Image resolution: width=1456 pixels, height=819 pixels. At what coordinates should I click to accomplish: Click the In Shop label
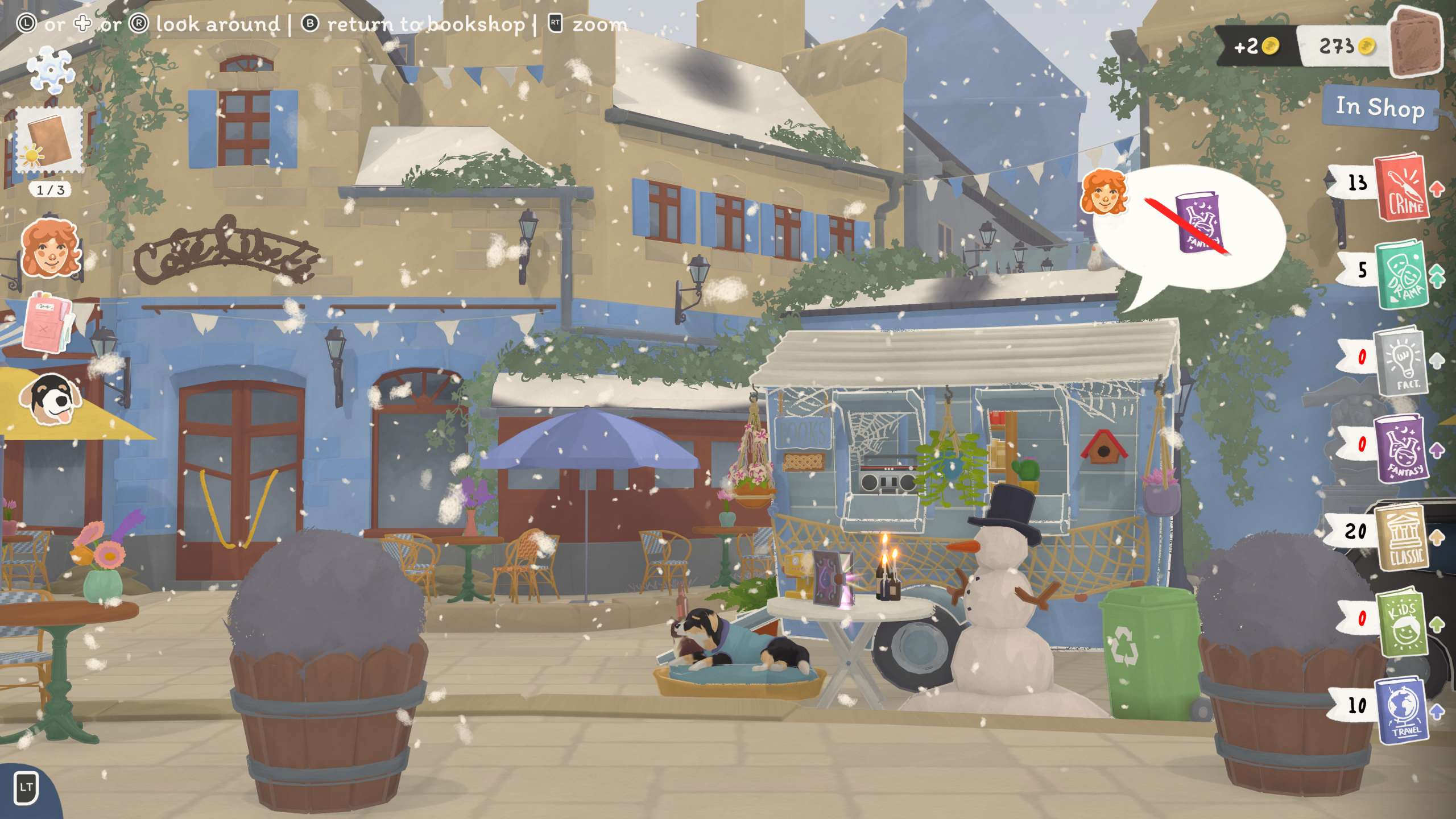pos(1380,107)
